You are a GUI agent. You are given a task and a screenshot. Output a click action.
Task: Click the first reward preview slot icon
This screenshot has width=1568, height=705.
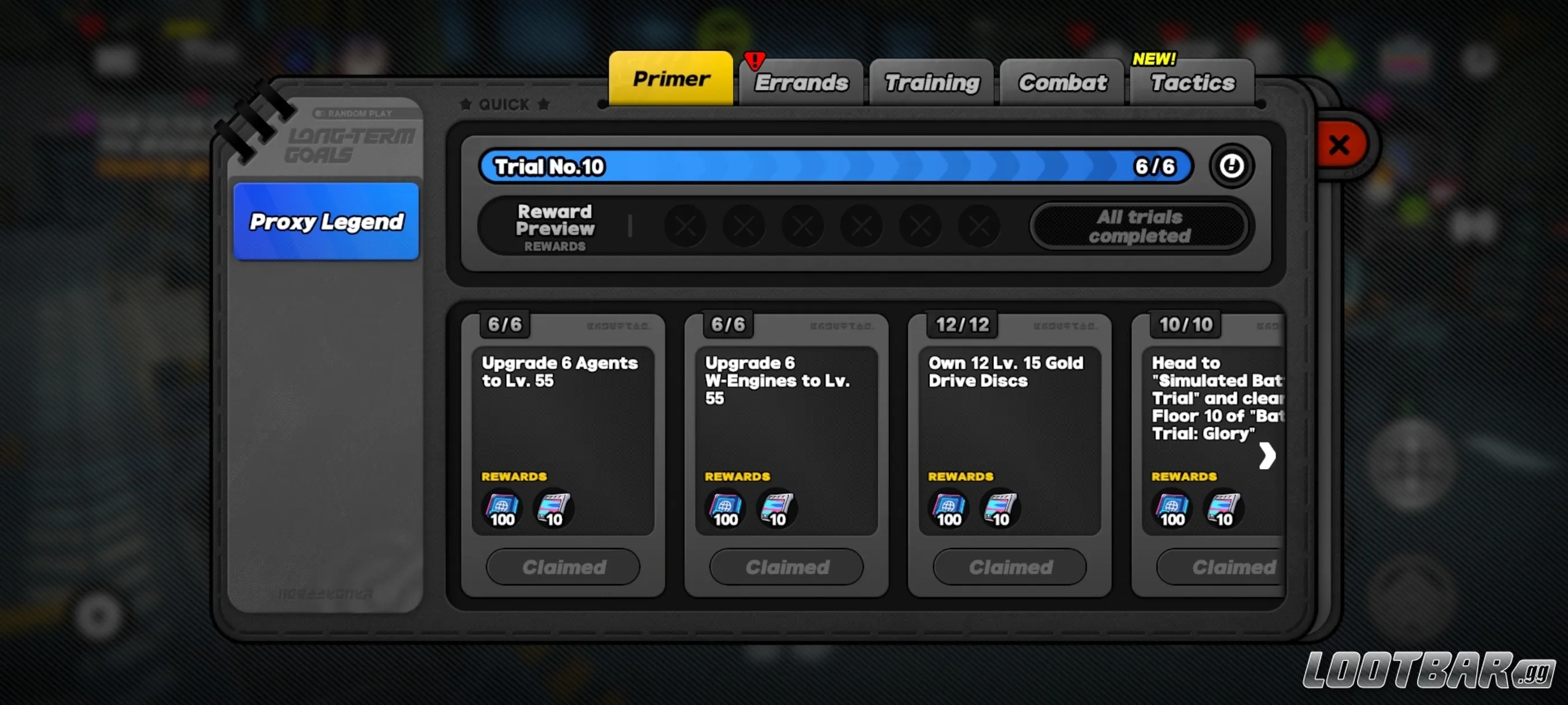click(686, 226)
